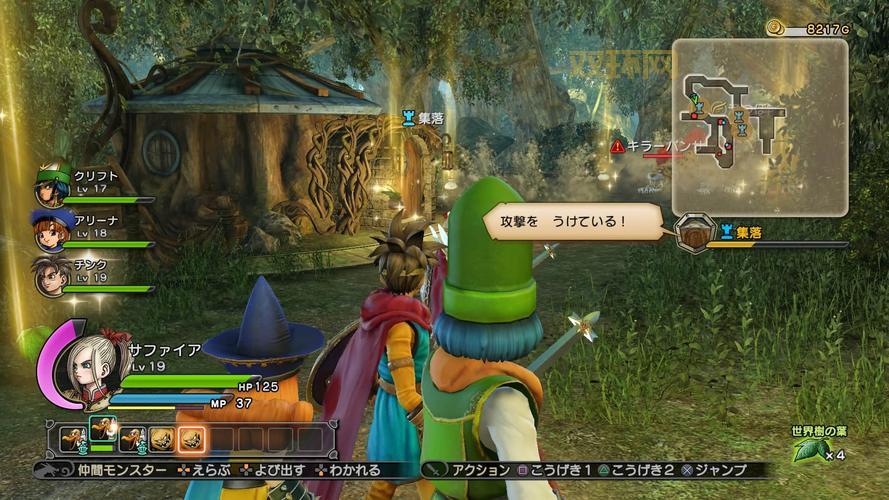The width and height of the screenshot is (889, 500).
Task: Choose the orange-highlighted gold monster medal slot
Action: 191,438
